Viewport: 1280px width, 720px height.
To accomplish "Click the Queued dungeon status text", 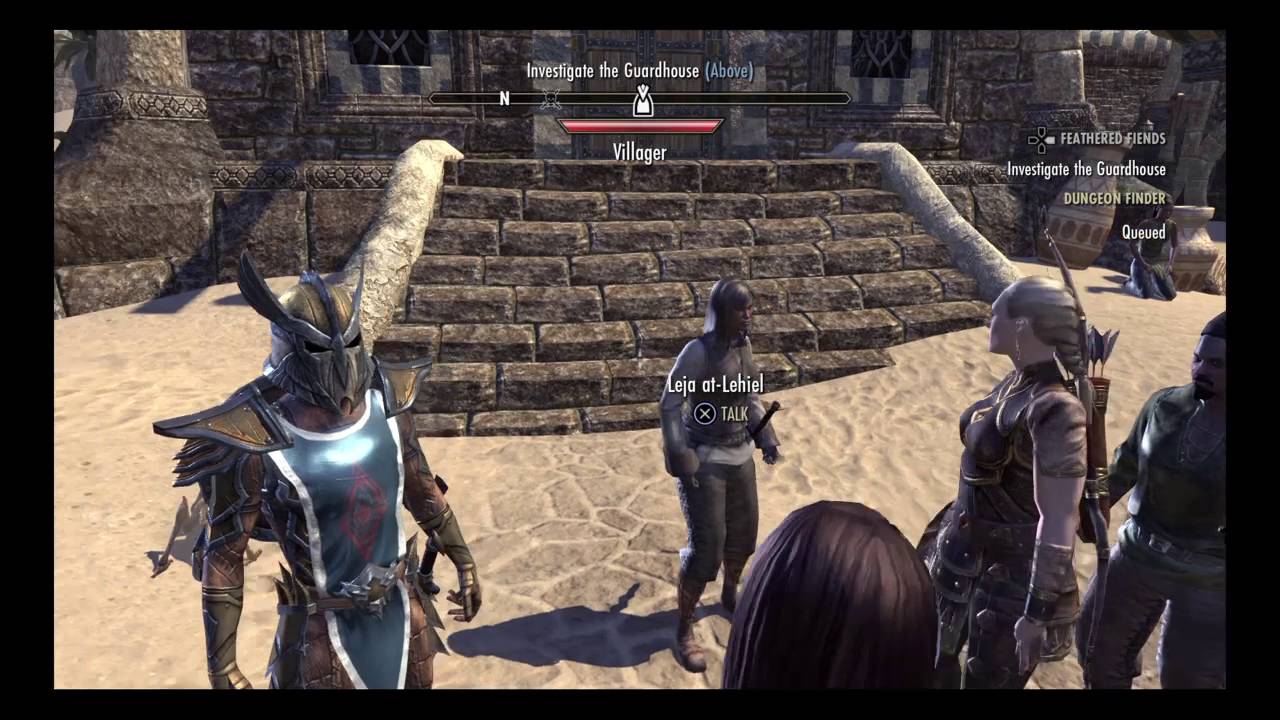I will [1143, 232].
